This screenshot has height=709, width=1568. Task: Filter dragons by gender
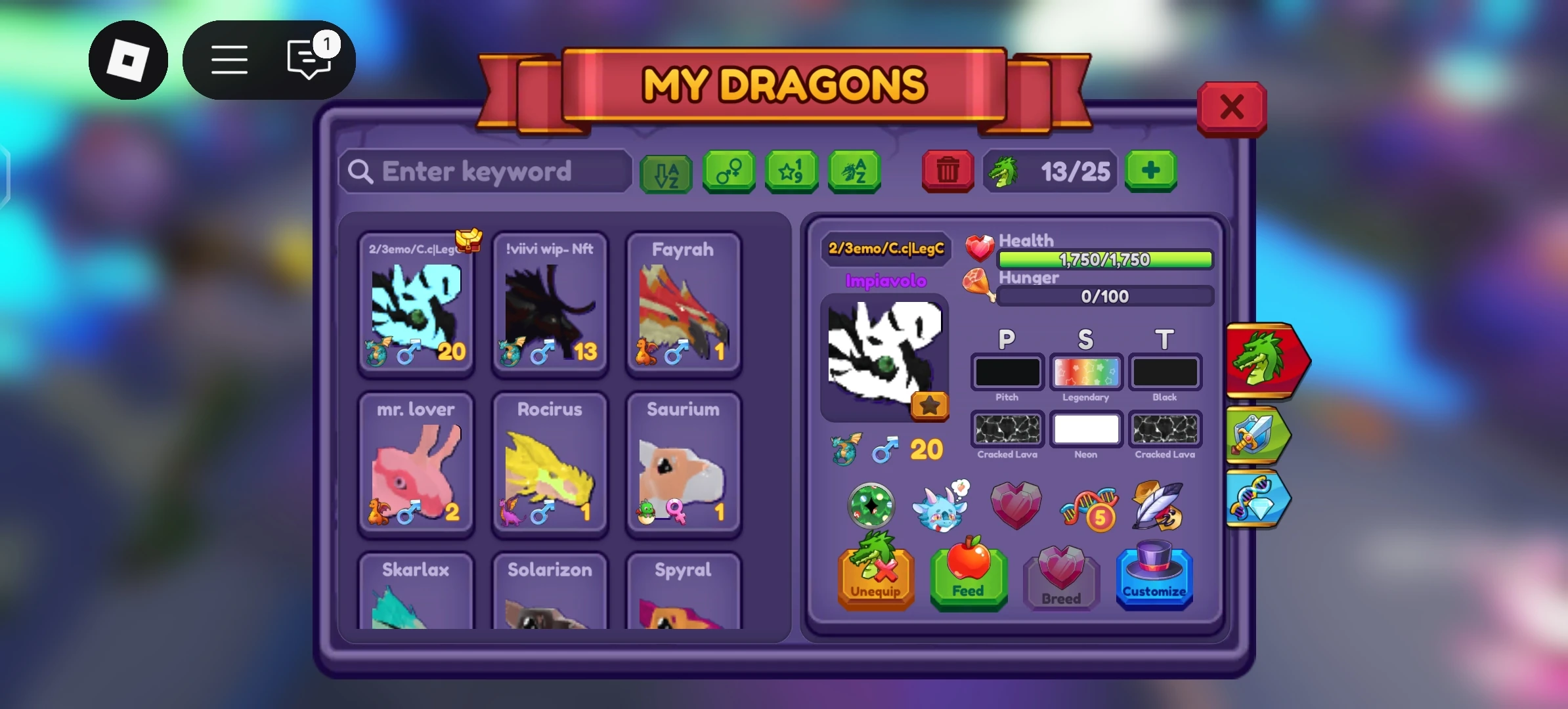[x=729, y=172]
